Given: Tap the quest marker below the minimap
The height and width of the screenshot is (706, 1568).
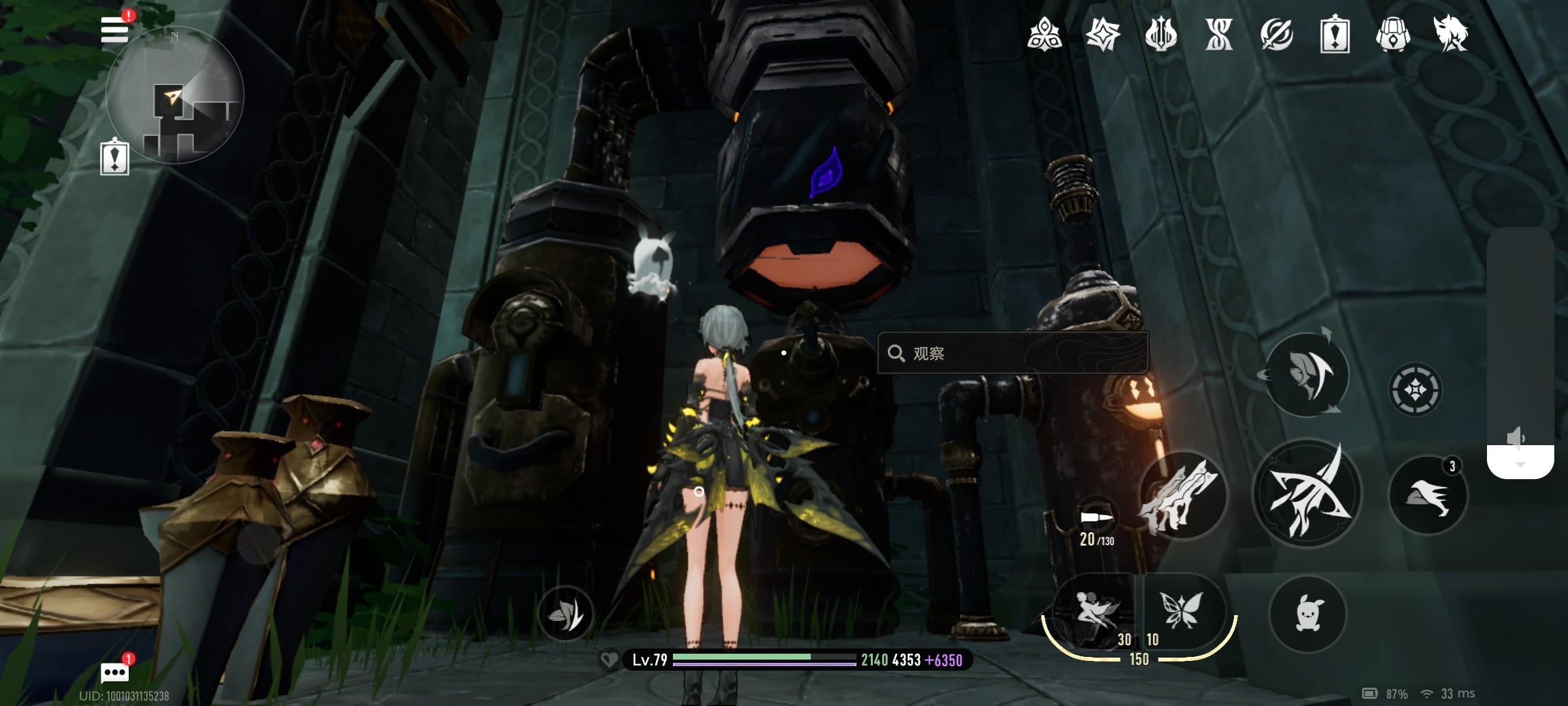Looking at the screenshot, I should click(x=114, y=158).
